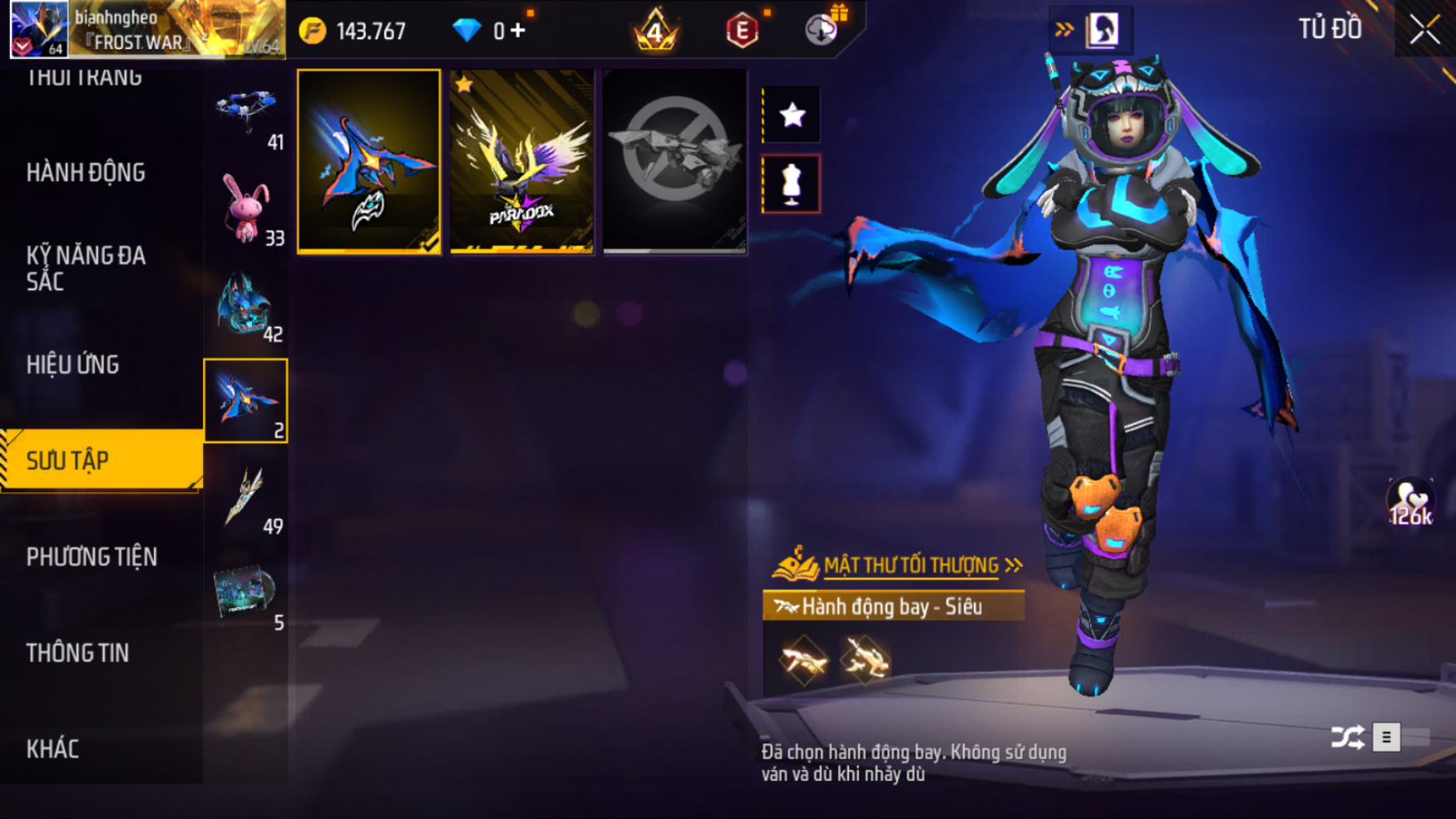Image resolution: width=1456 pixels, height=819 pixels.
Task: Select the blue orange glider item
Action: click(368, 161)
